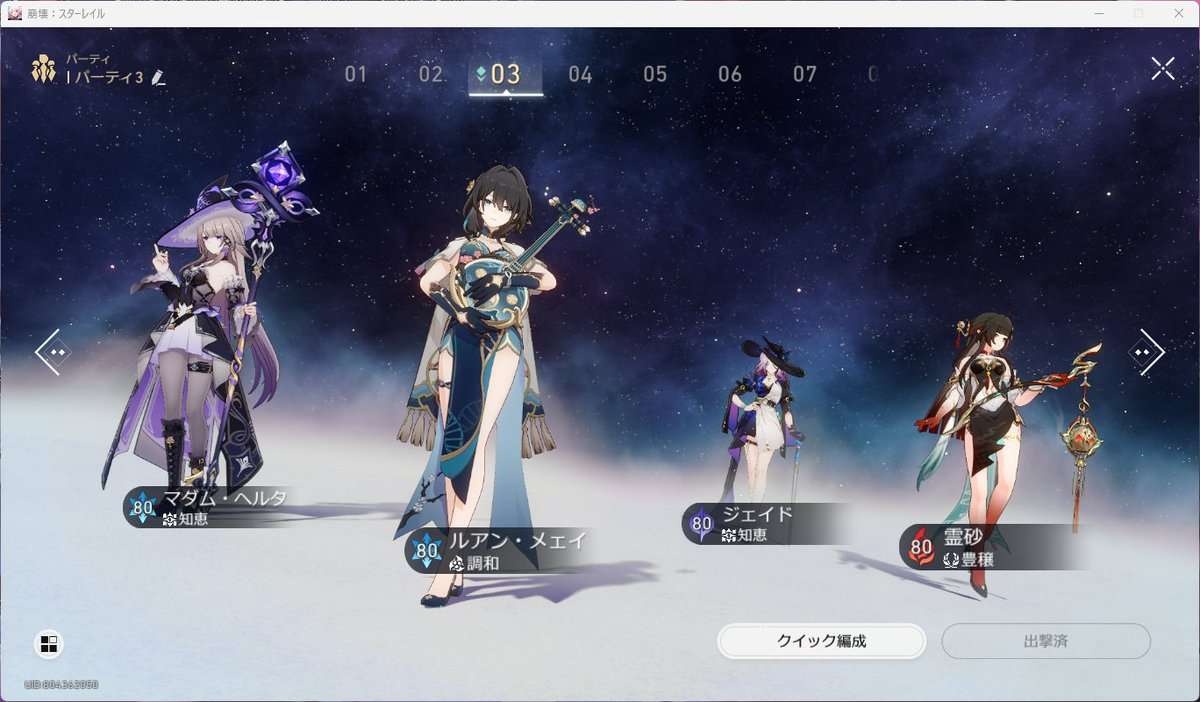Open party tab 05

click(655, 74)
